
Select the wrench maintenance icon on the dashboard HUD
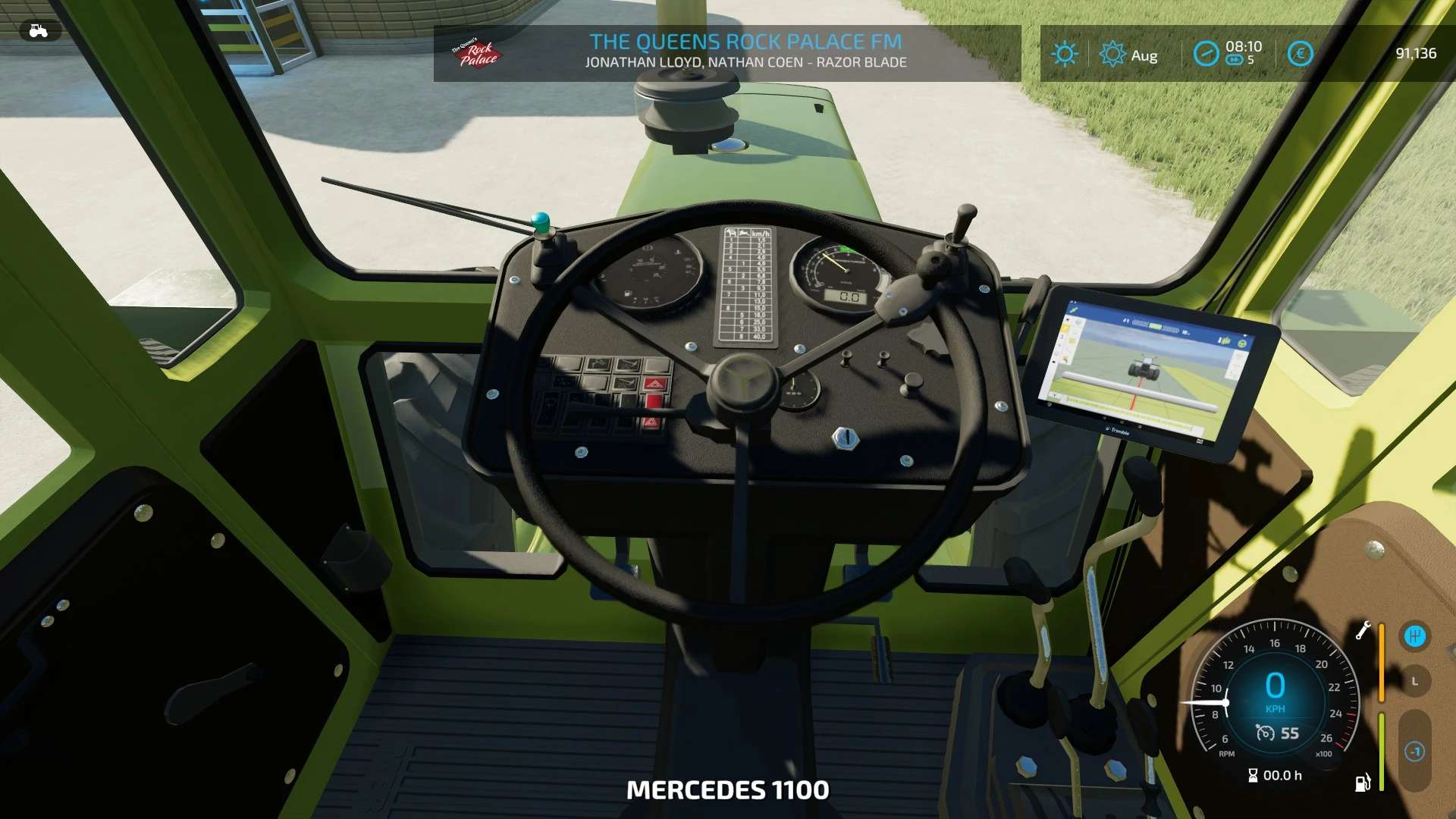1363,631
